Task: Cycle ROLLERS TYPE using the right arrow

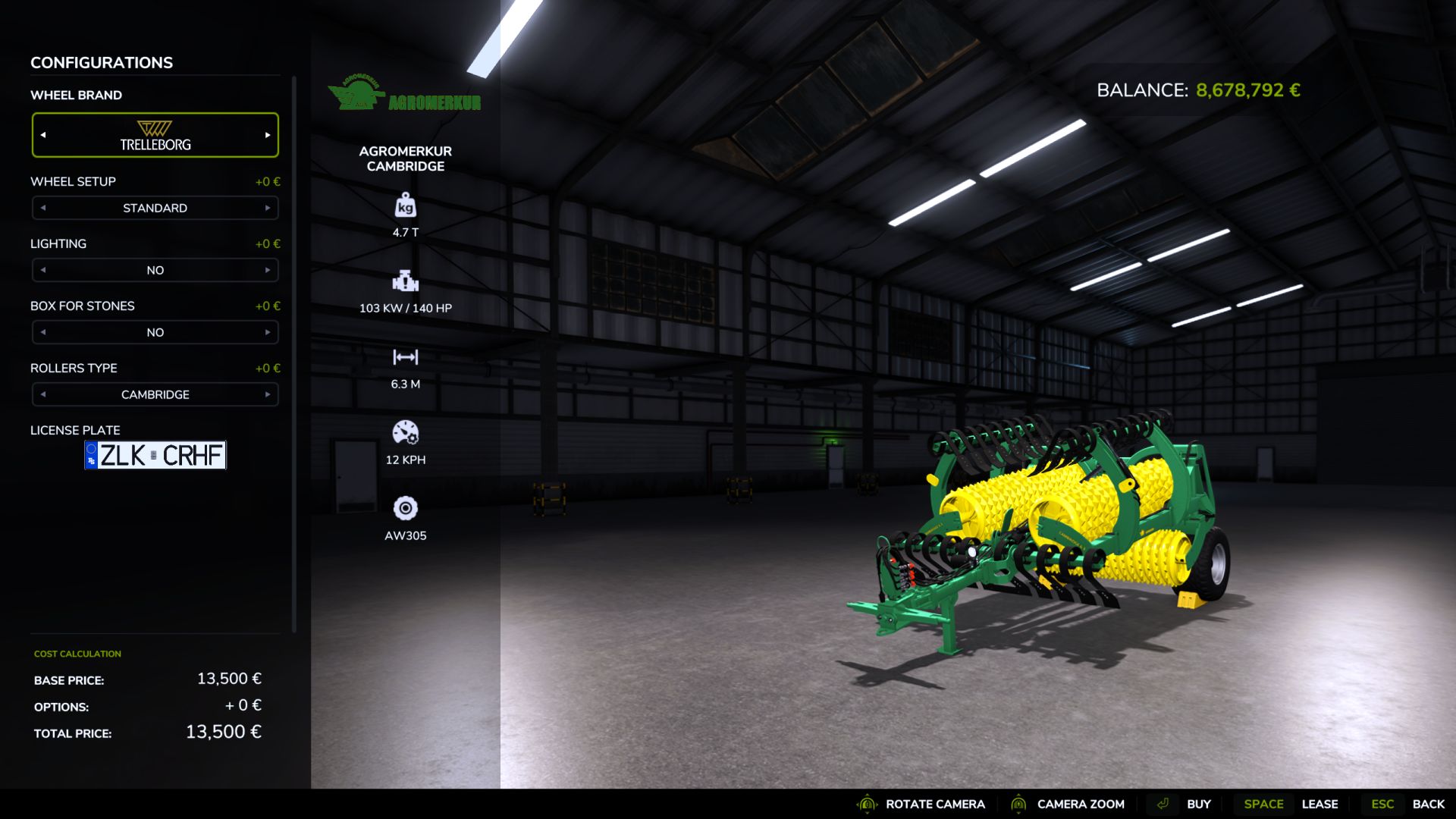Action: (x=267, y=394)
